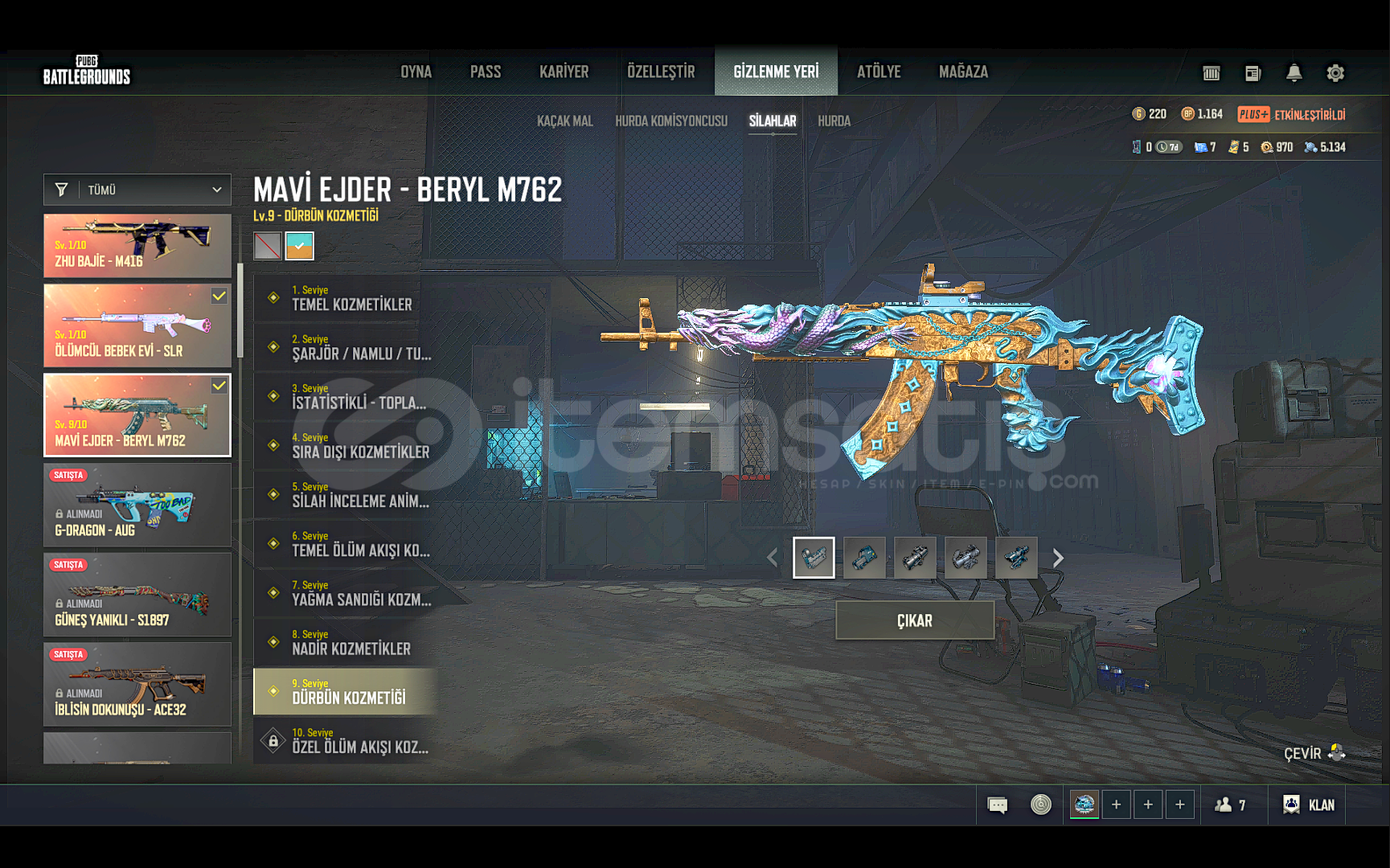Select the G-Dragon - AUG skin
Screen dimensions: 1390x868
[x=137, y=505]
